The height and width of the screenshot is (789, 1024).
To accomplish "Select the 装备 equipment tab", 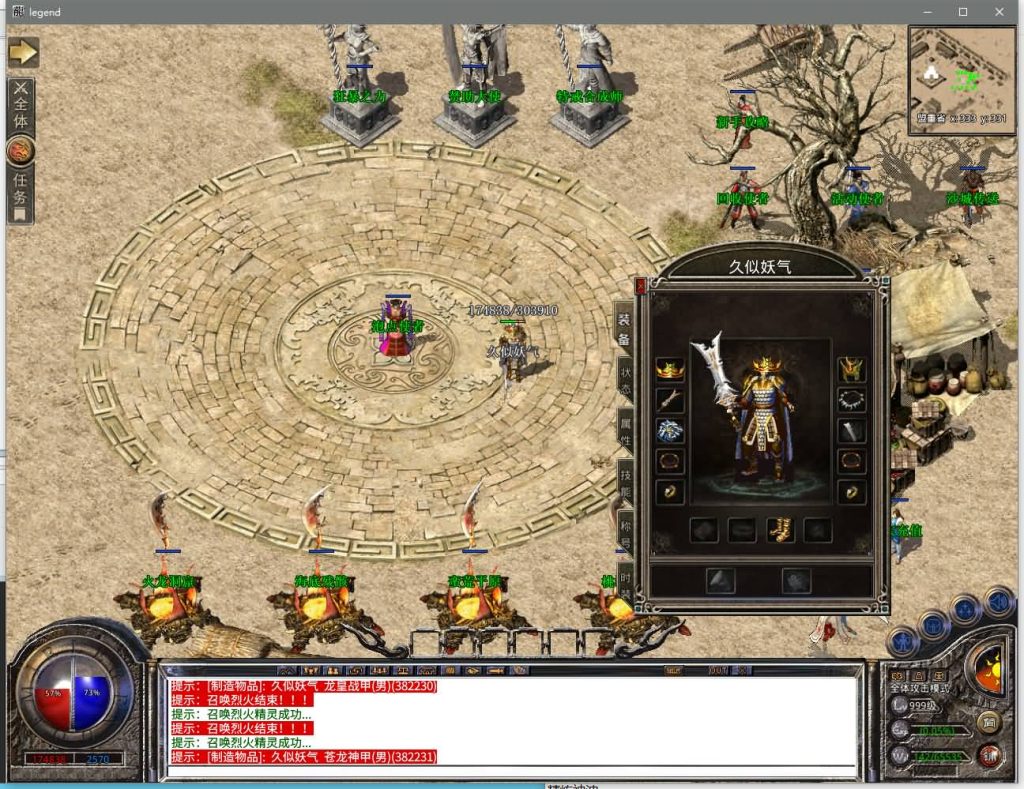I will [x=624, y=328].
